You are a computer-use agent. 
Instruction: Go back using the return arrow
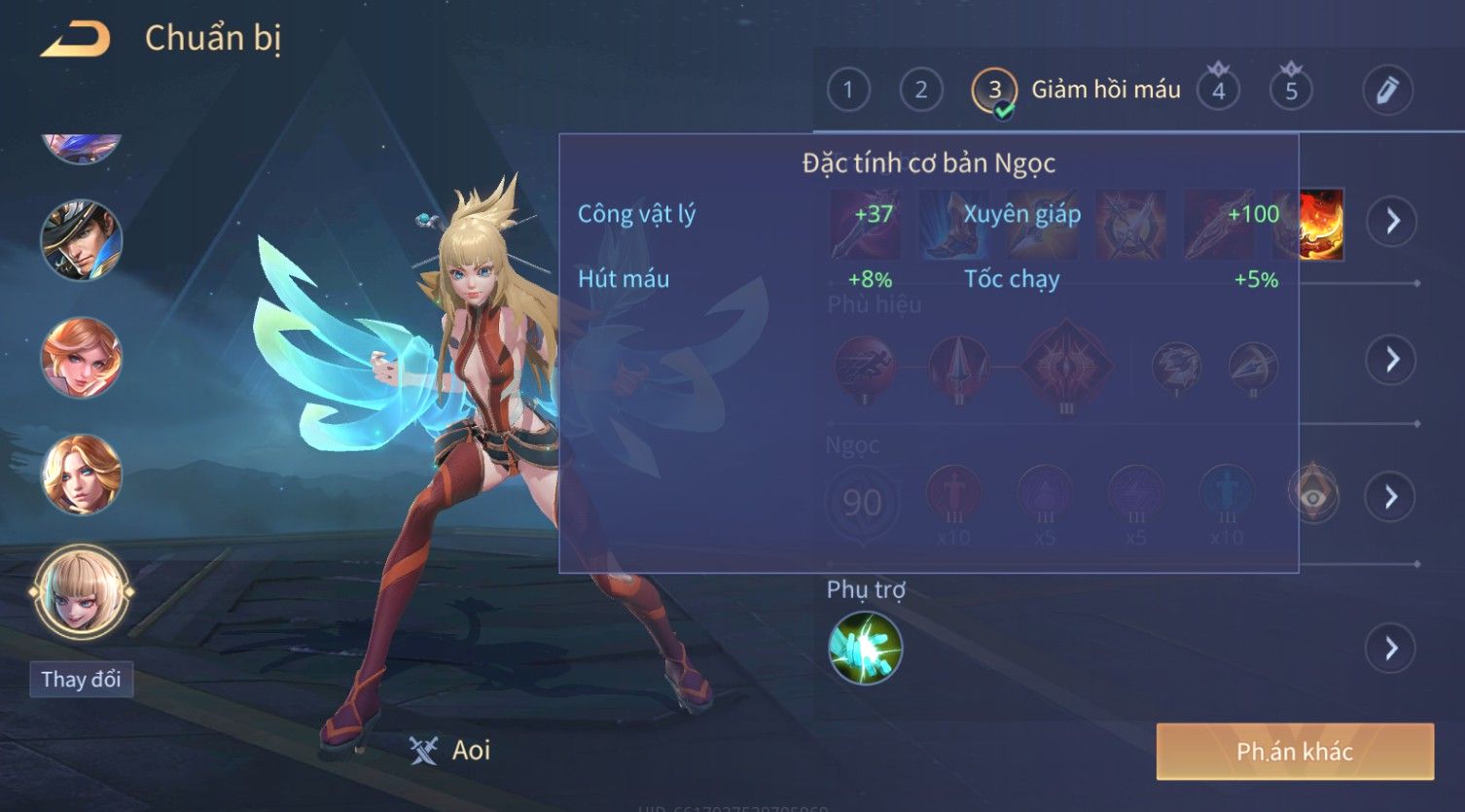point(76,39)
